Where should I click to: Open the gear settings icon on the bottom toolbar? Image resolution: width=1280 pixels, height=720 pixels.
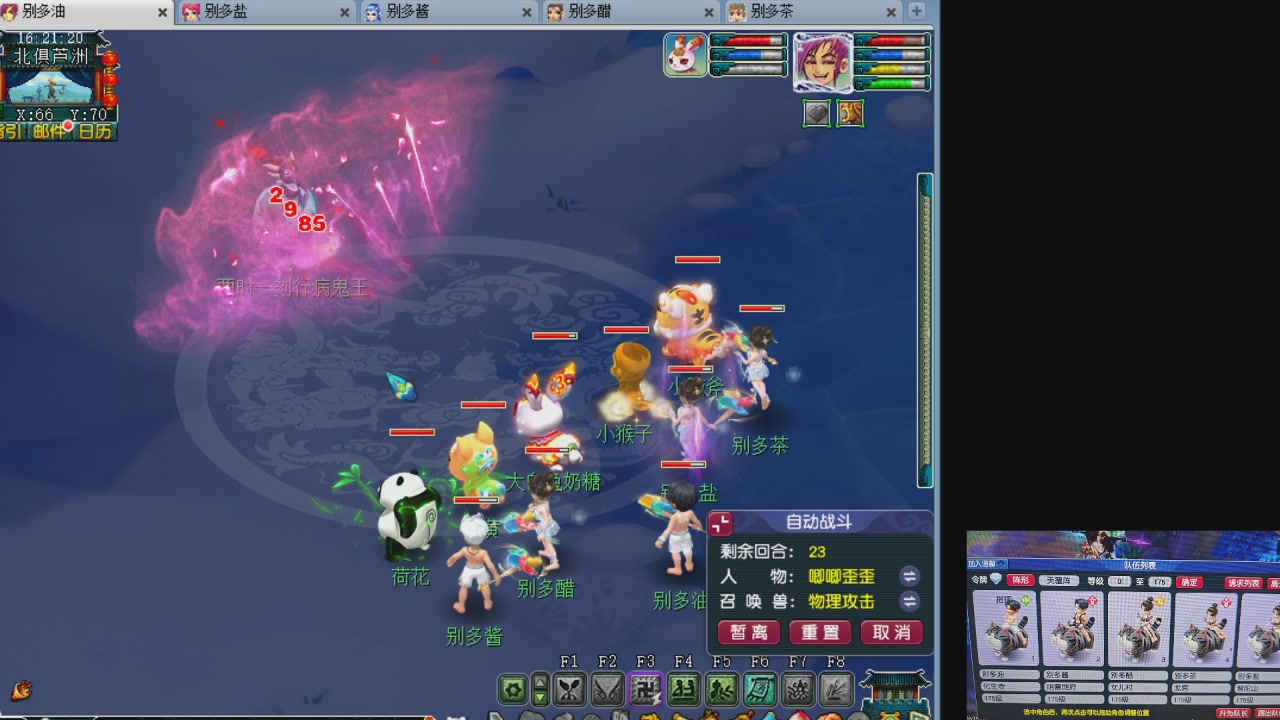point(513,687)
